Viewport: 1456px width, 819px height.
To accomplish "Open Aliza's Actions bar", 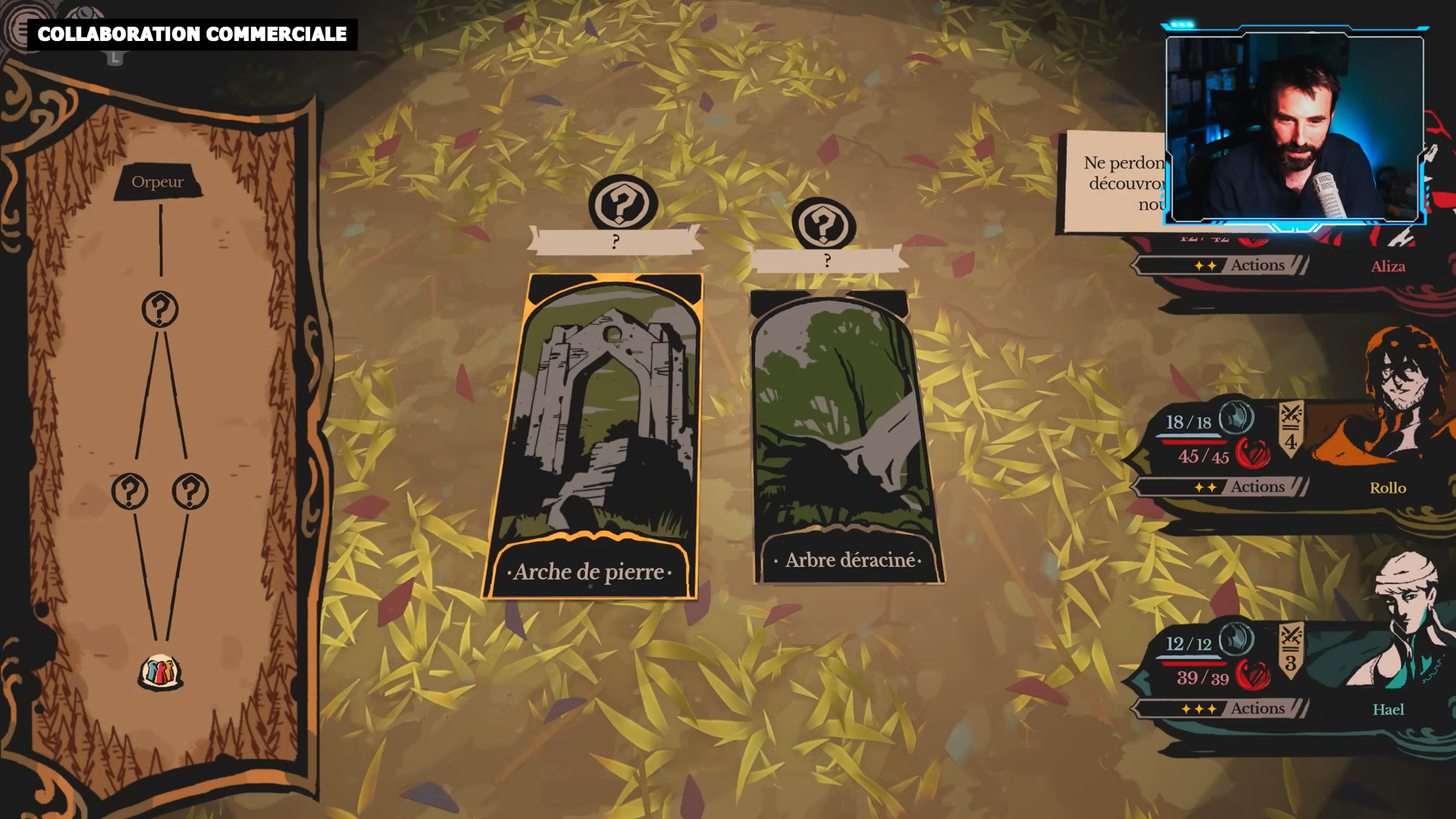I will tap(1222, 266).
